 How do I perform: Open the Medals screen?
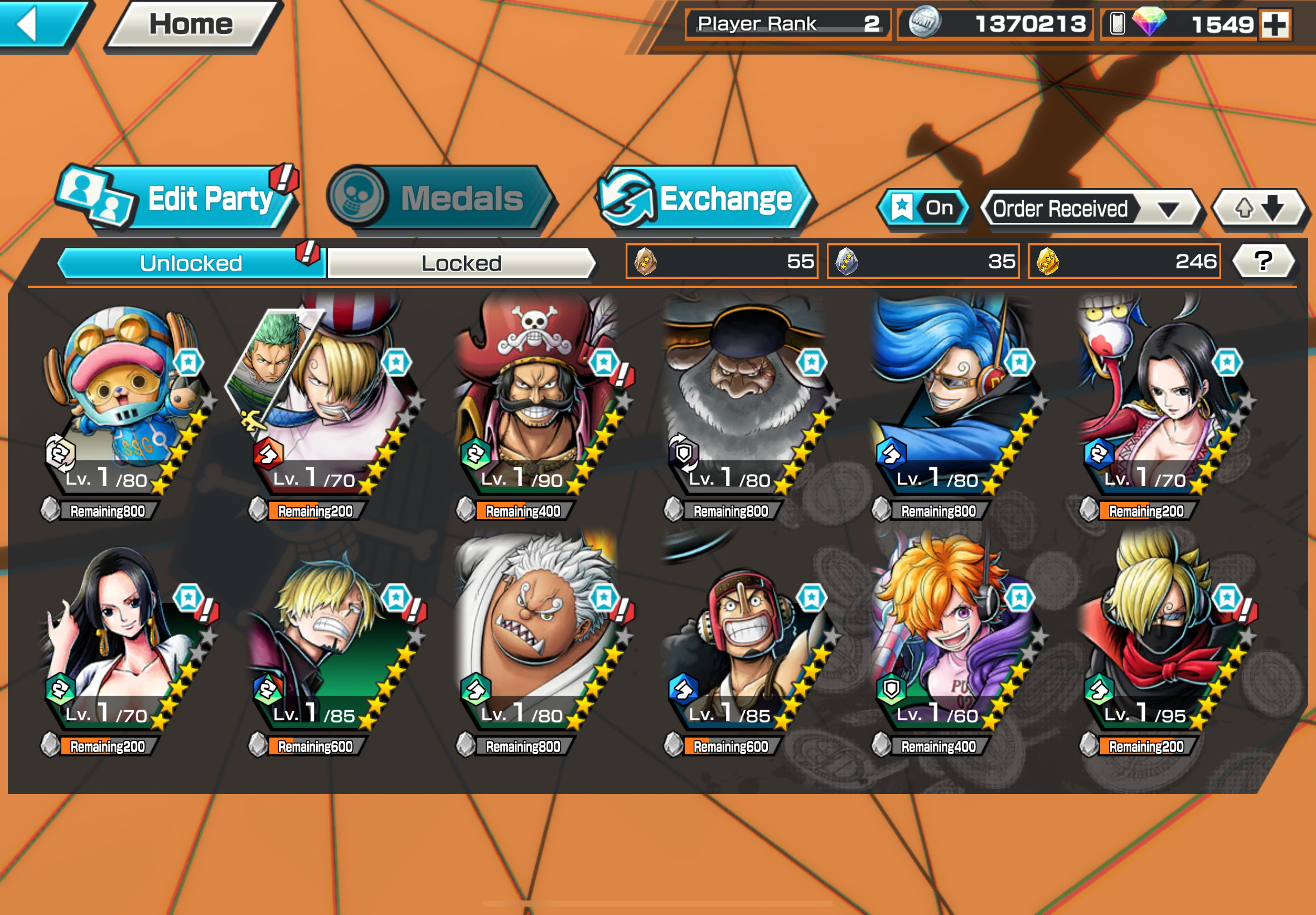pos(441,199)
